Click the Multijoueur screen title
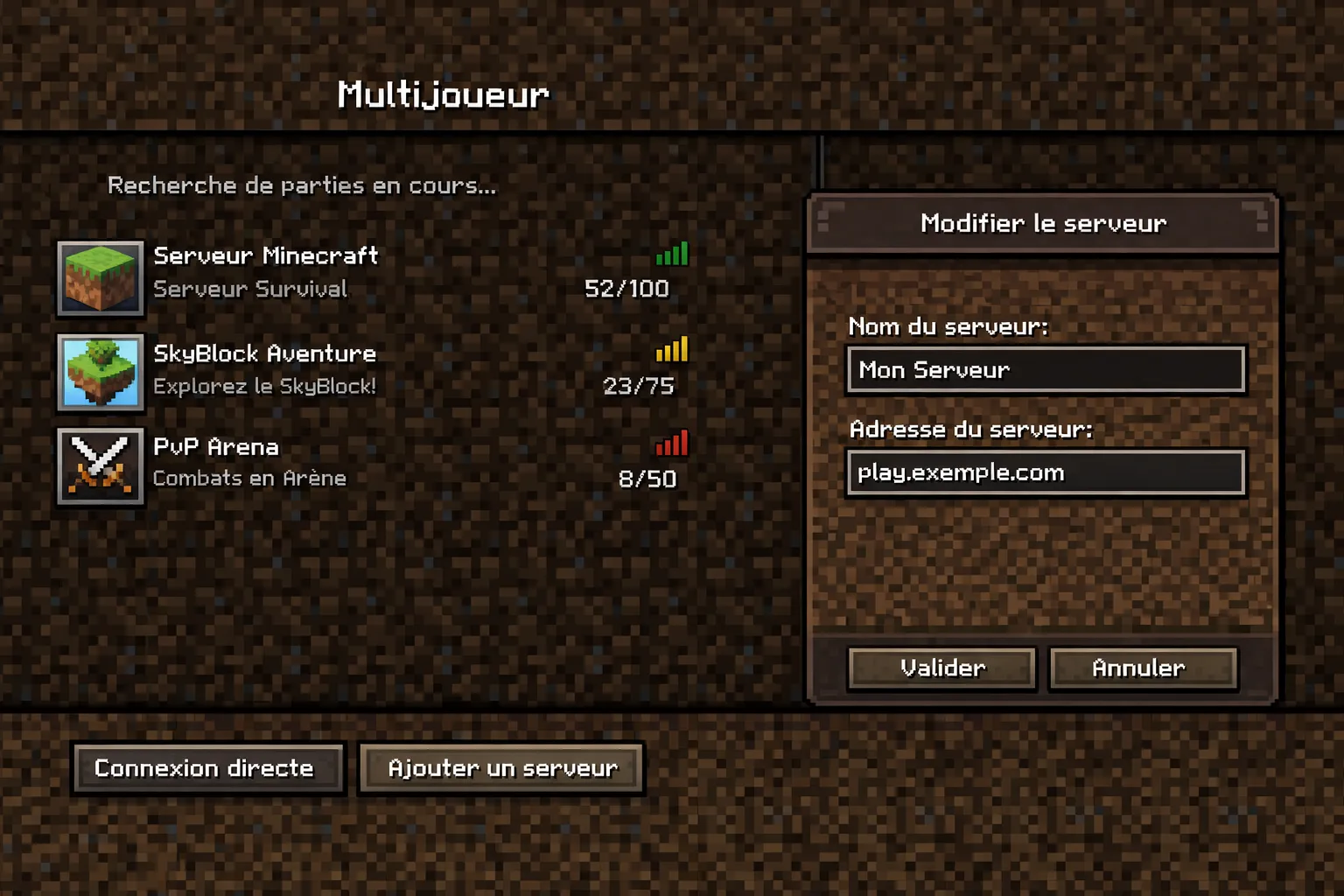This screenshot has height=896, width=1344. (x=442, y=93)
